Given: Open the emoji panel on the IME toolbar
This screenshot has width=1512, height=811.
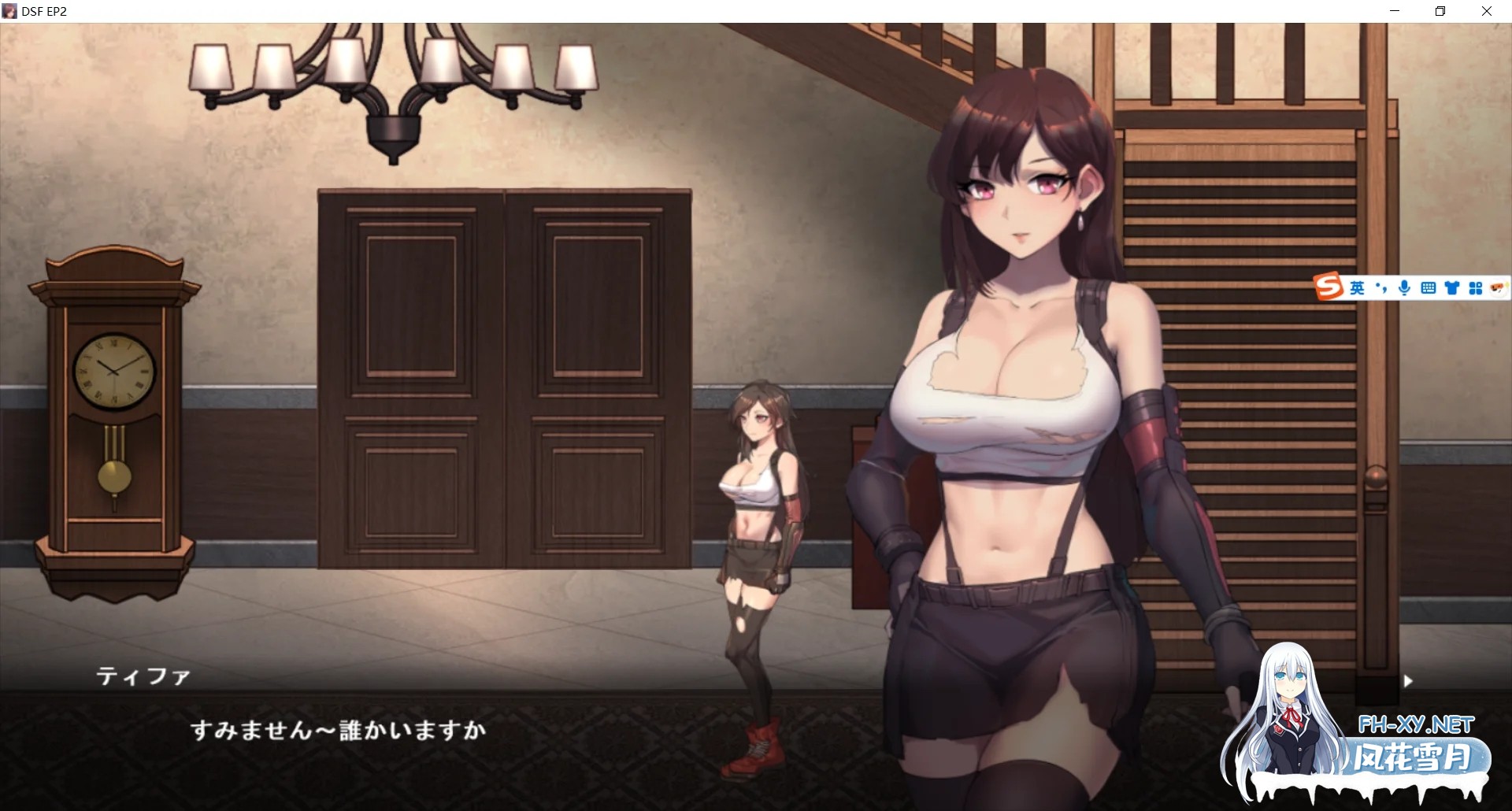Looking at the screenshot, I should (1498, 287).
